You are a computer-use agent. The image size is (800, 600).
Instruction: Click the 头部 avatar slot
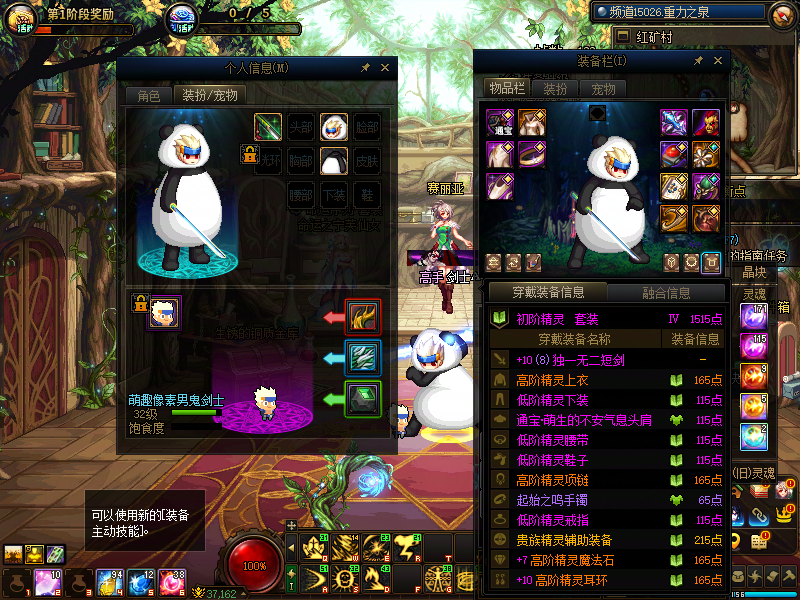pyautogui.click(x=301, y=127)
